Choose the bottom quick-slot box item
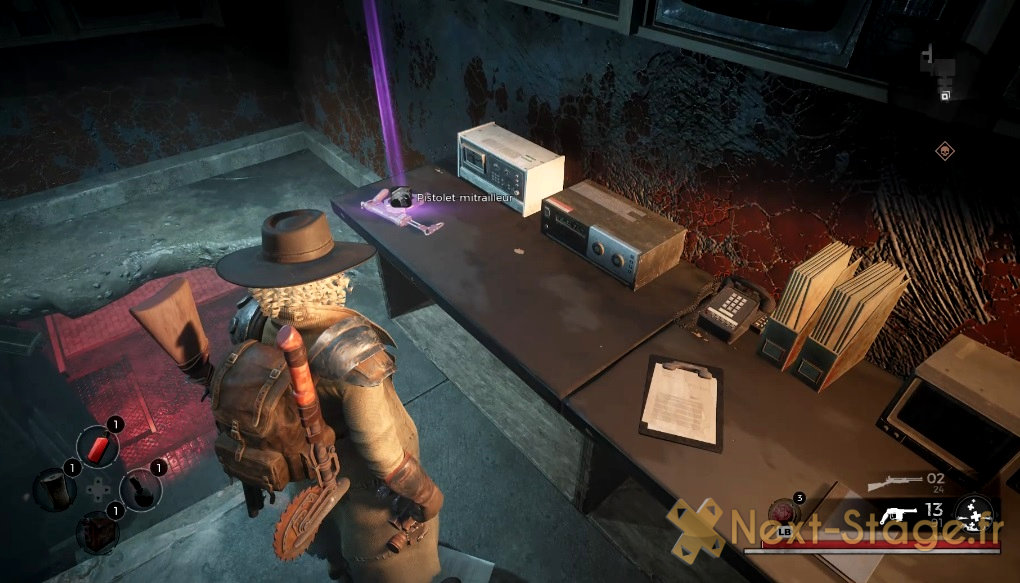This screenshot has height=583, width=1020. pos(97,530)
